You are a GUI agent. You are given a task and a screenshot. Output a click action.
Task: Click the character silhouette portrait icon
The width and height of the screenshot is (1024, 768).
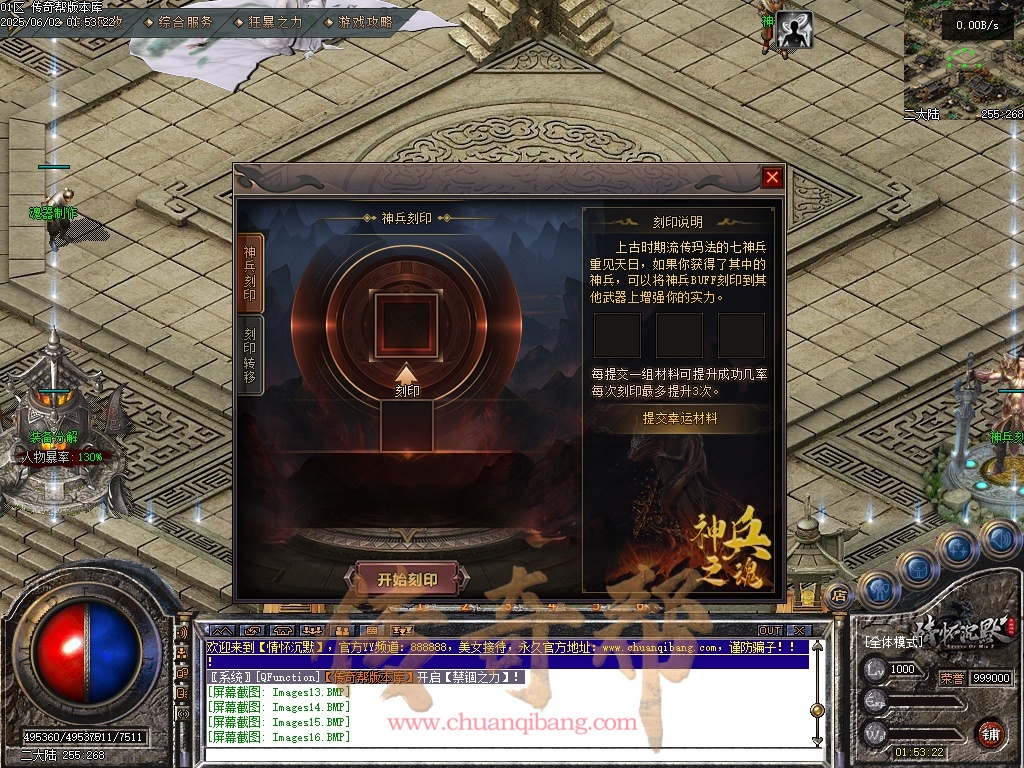(795, 30)
